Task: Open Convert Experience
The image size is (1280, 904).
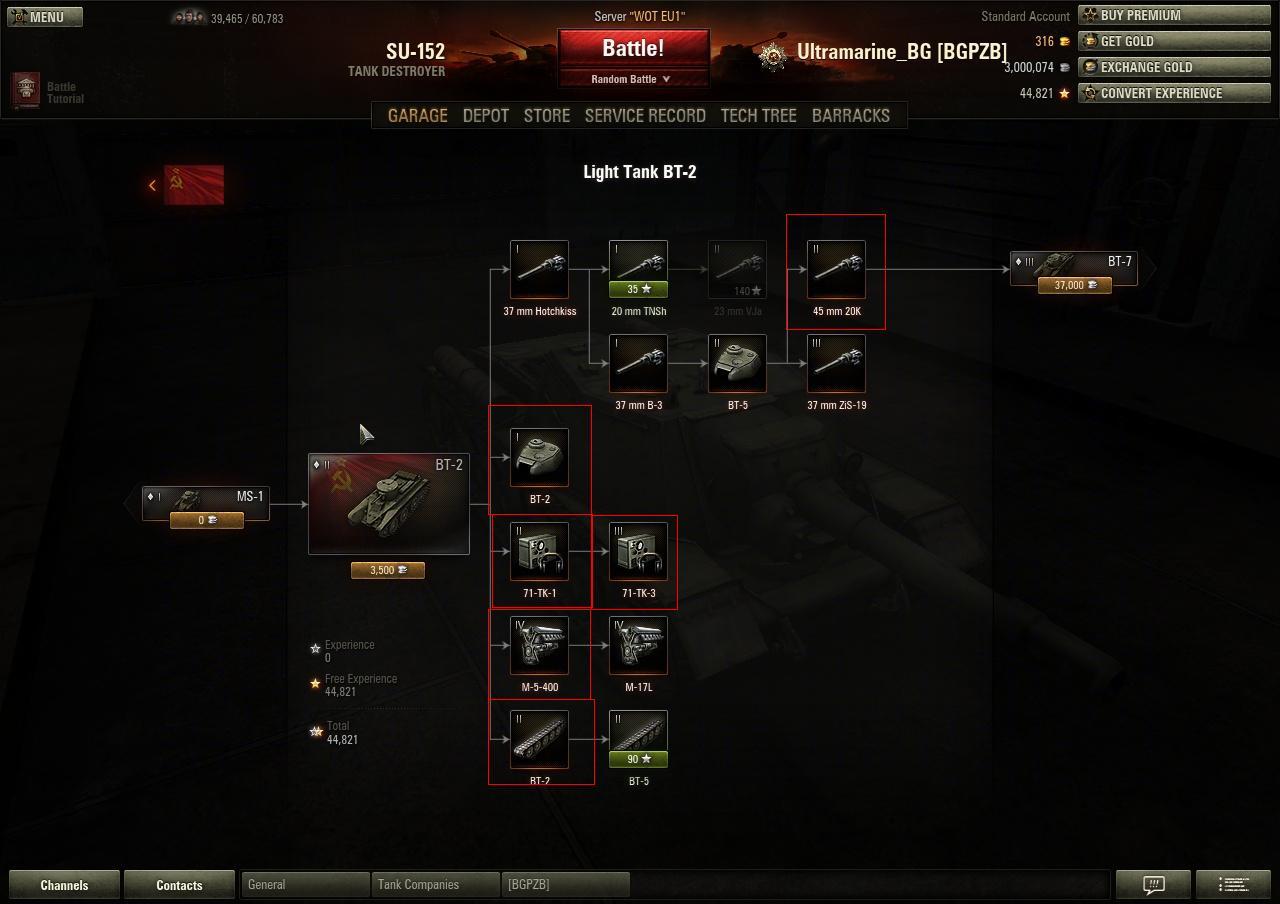Action: click(1174, 94)
